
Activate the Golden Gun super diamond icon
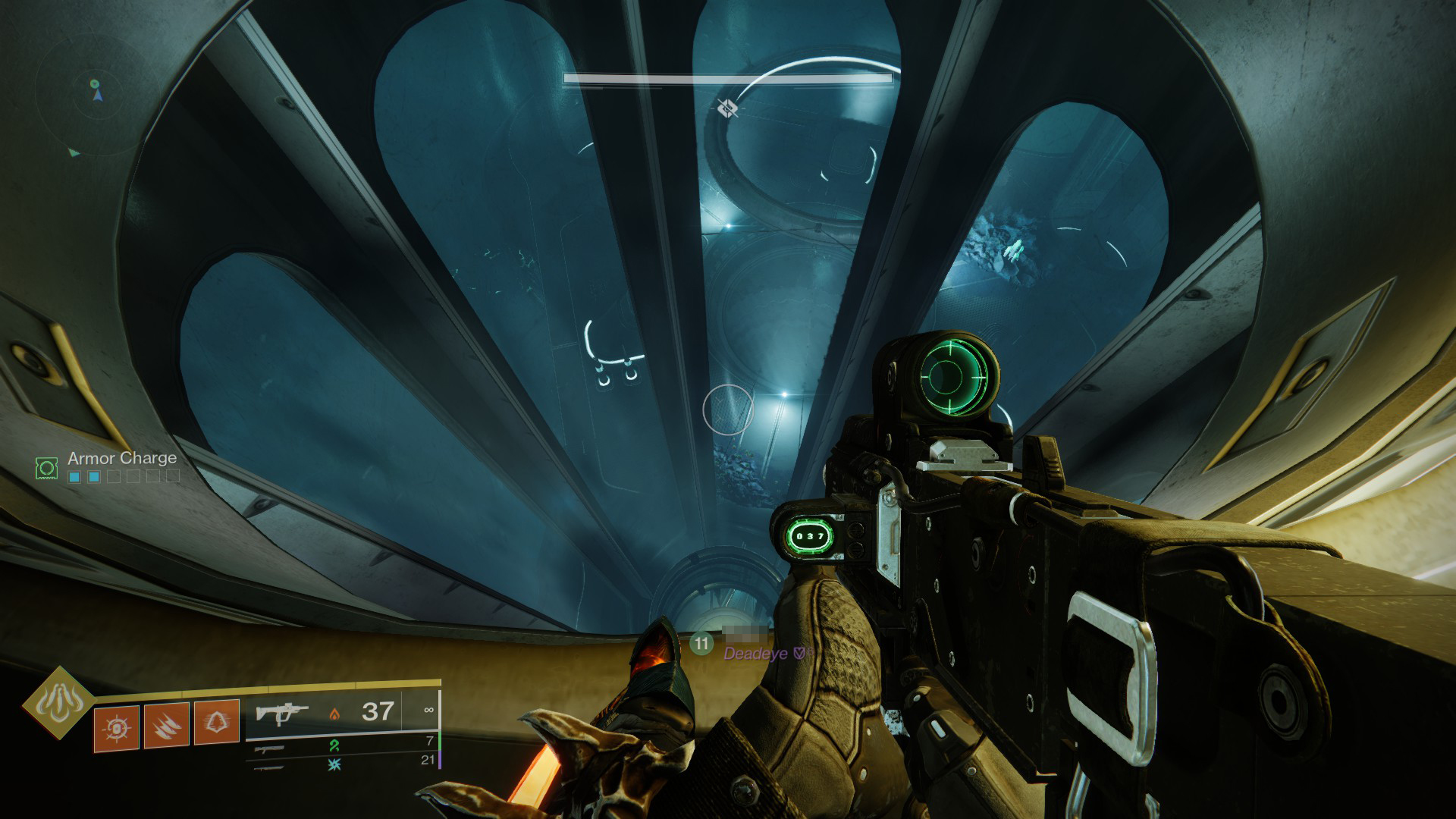(58, 703)
